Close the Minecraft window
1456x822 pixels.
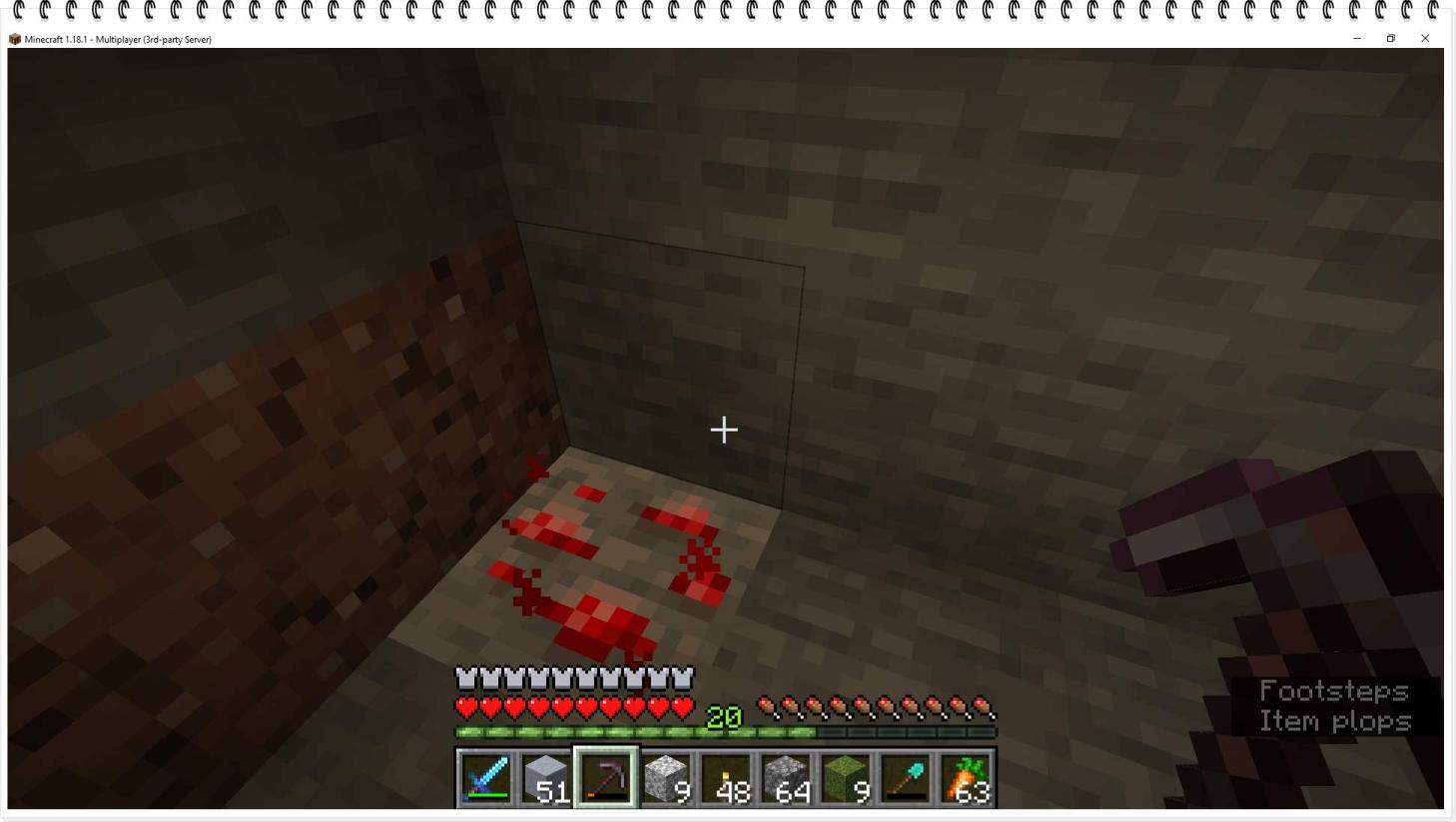(x=1425, y=39)
